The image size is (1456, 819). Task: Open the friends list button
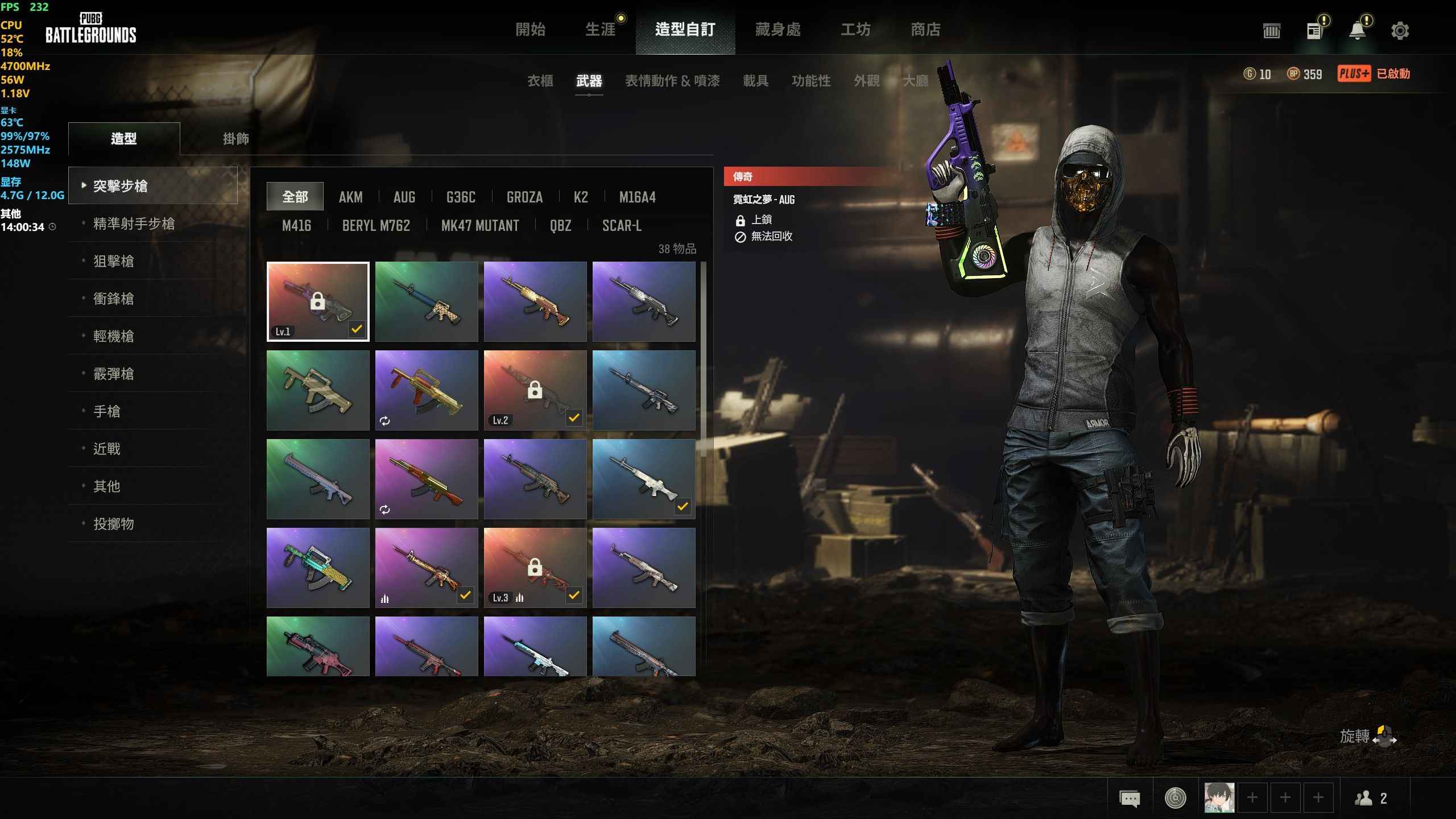[1371, 799]
